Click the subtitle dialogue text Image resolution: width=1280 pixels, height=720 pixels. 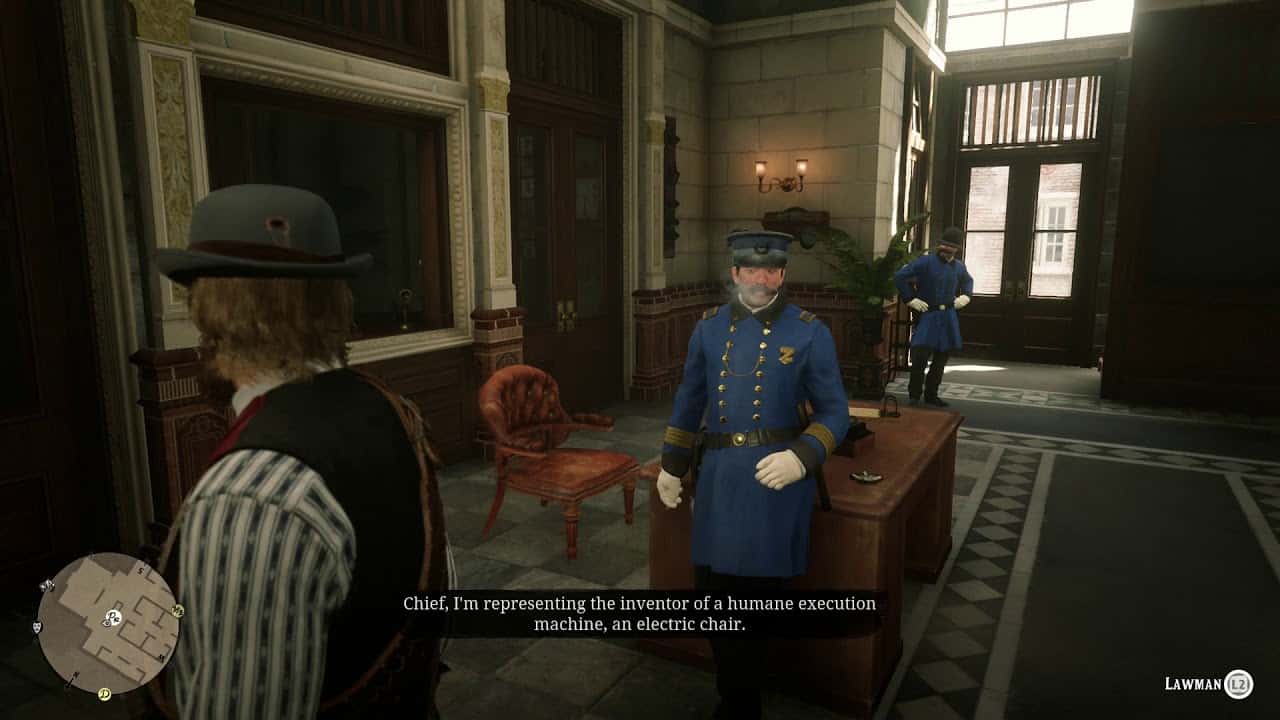(640, 615)
